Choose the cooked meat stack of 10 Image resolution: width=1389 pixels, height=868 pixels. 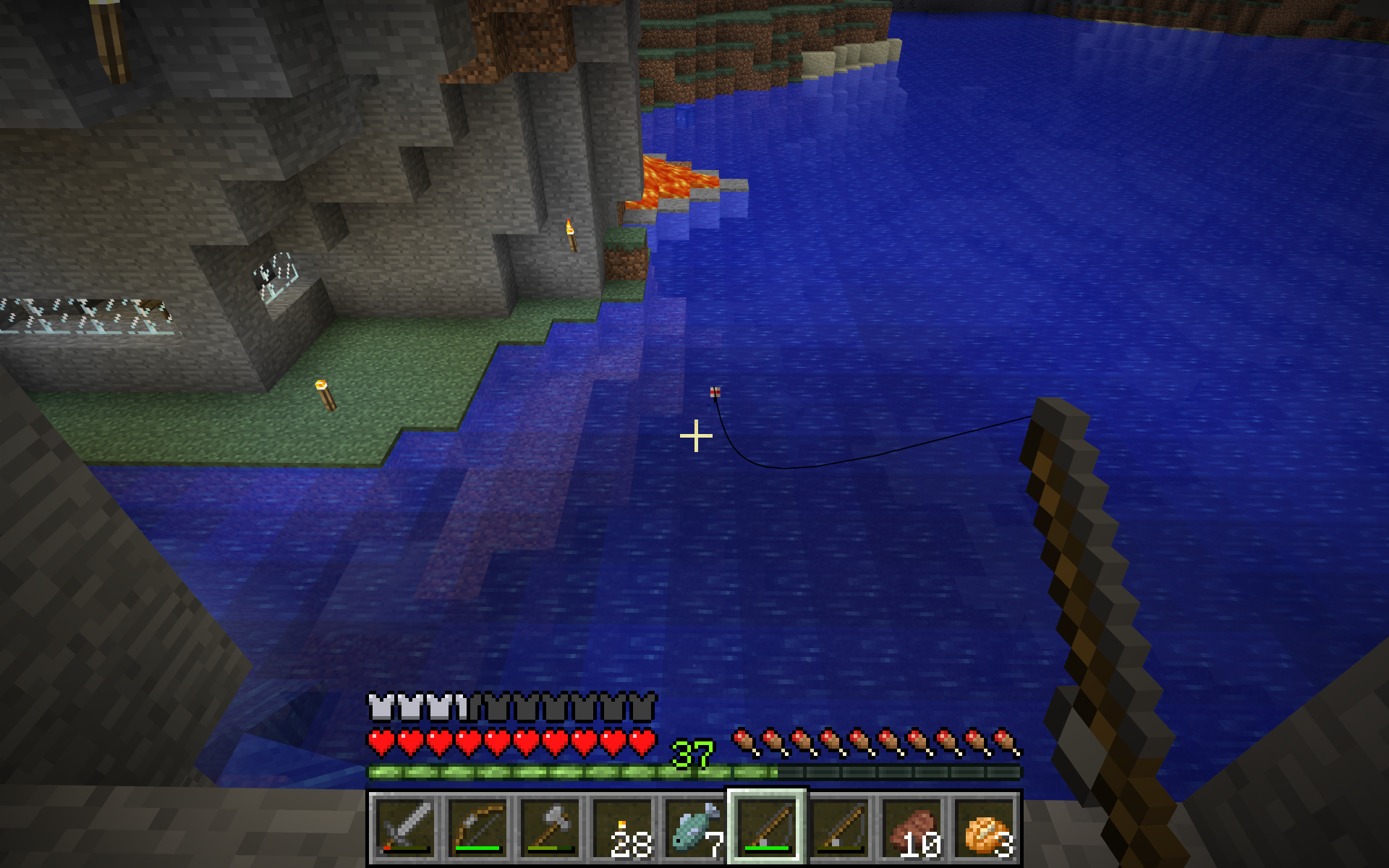913,827
